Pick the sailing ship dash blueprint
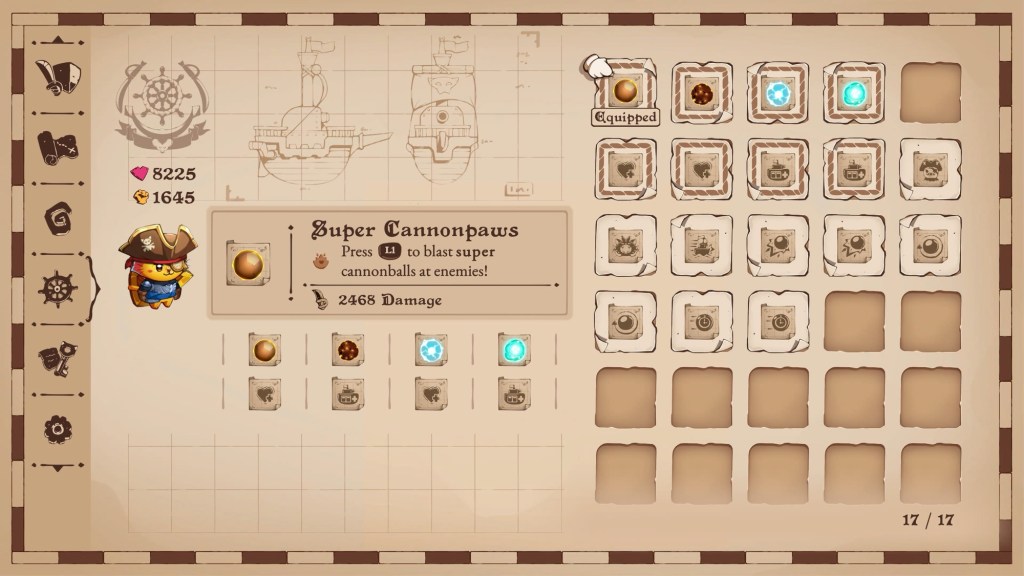This screenshot has width=1024, height=576. [x=701, y=245]
